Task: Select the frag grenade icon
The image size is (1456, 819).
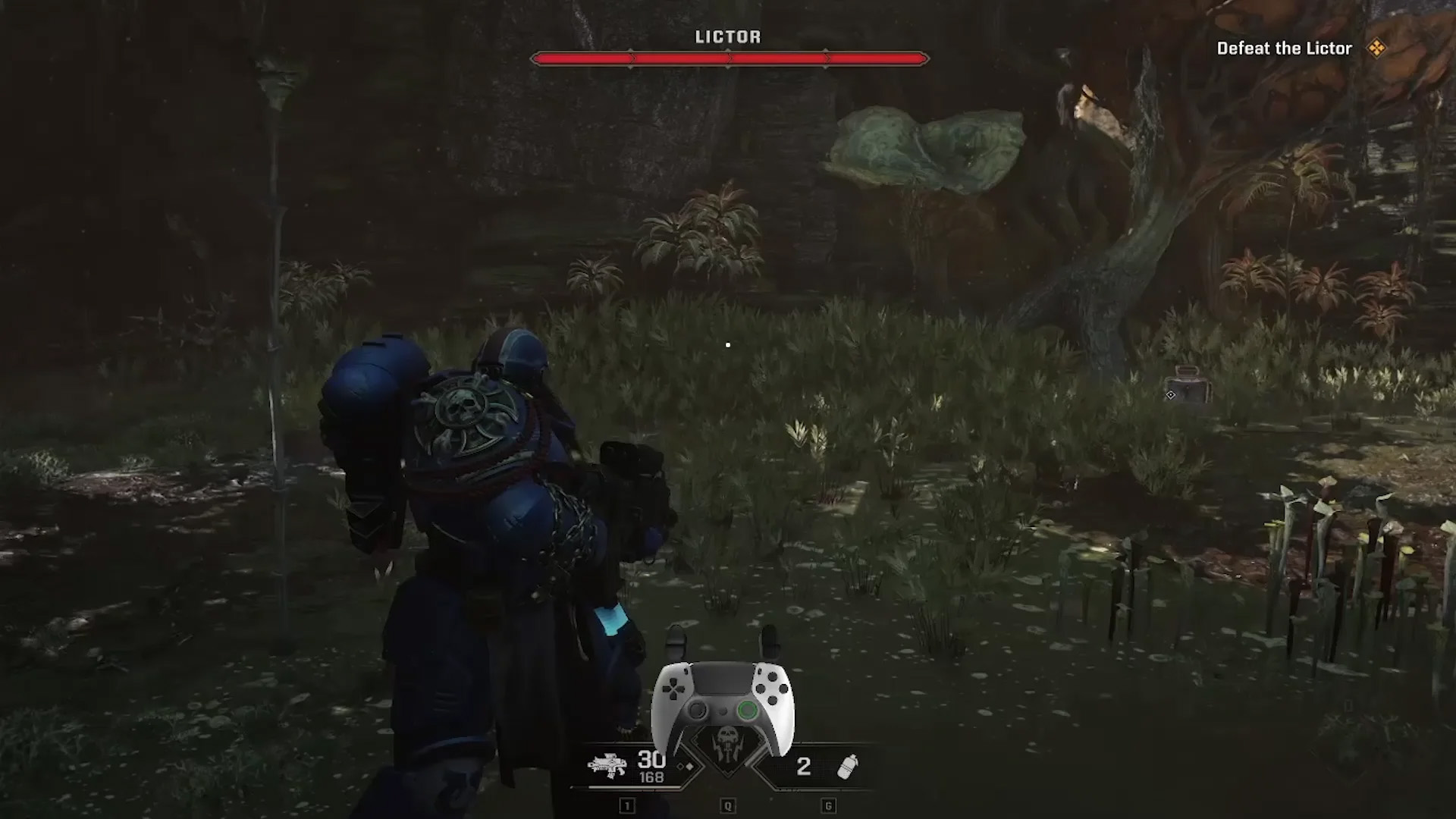Action: [x=847, y=767]
